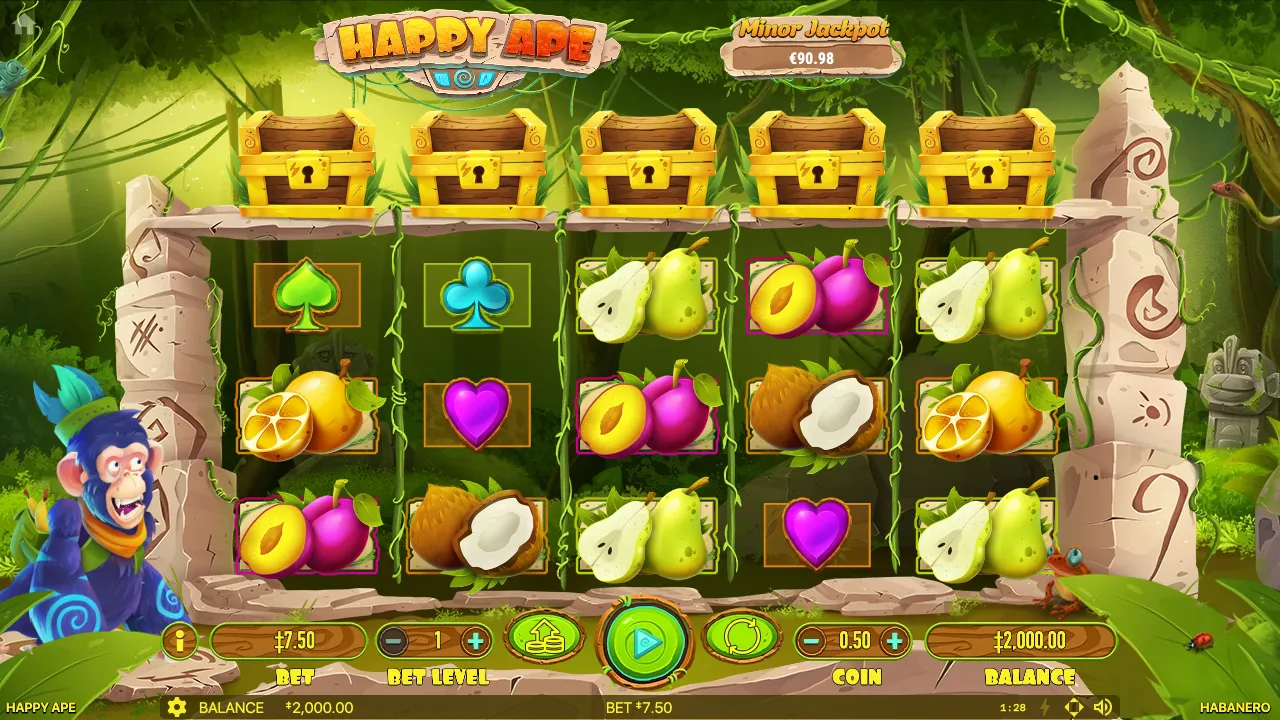Toggle fullscreen mode from the status bar
1280x720 pixels.
tap(1073, 708)
